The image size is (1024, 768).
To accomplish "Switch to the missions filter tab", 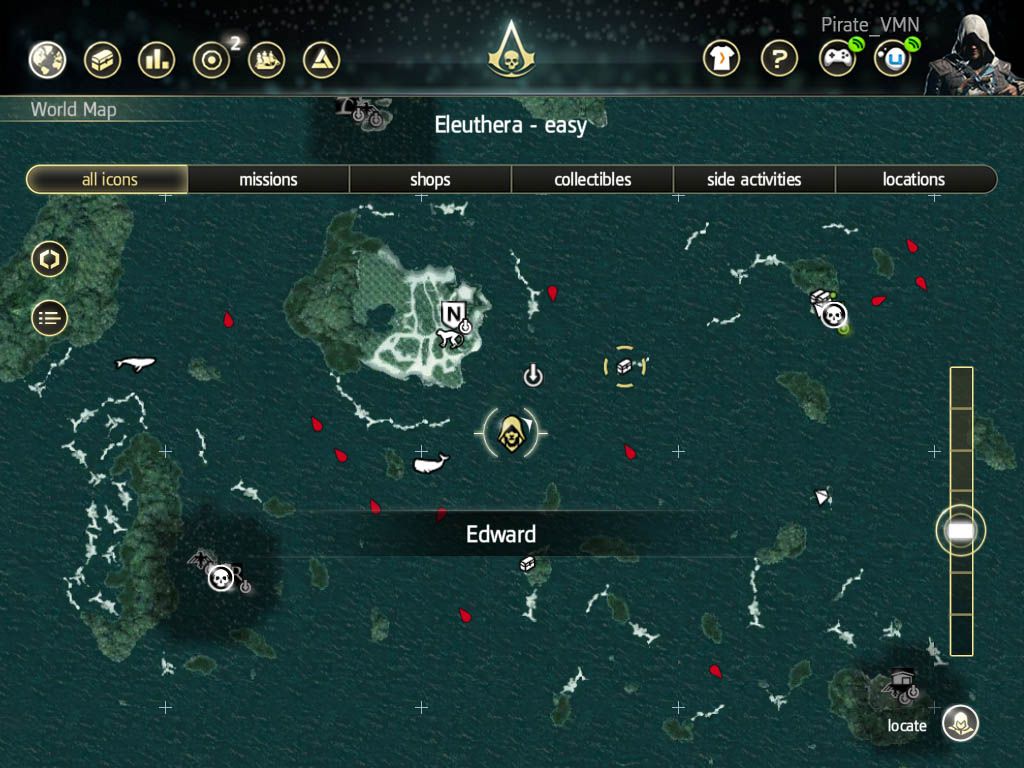I will [x=268, y=180].
